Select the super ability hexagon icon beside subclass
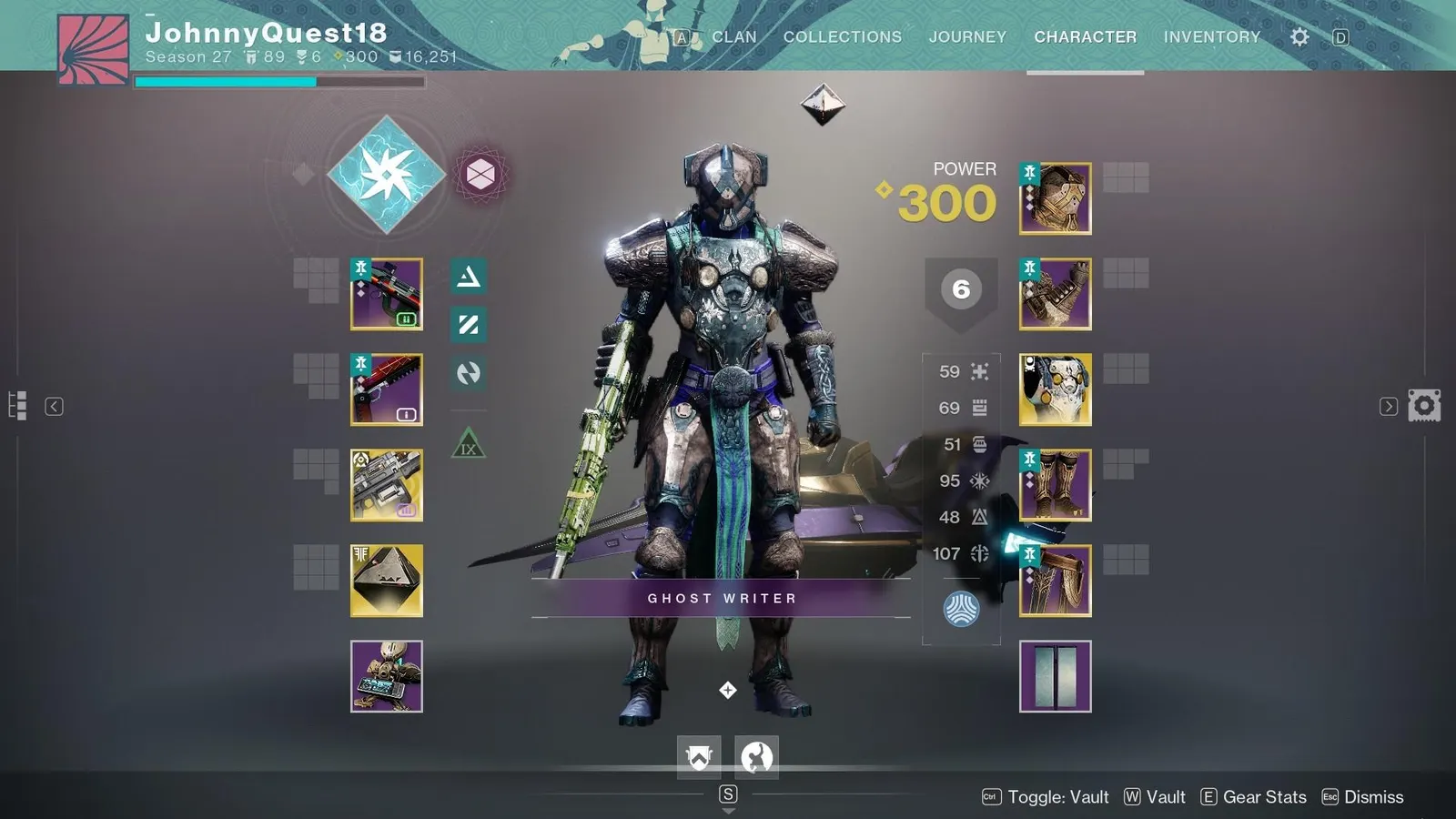The image size is (1456, 819). tap(481, 173)
